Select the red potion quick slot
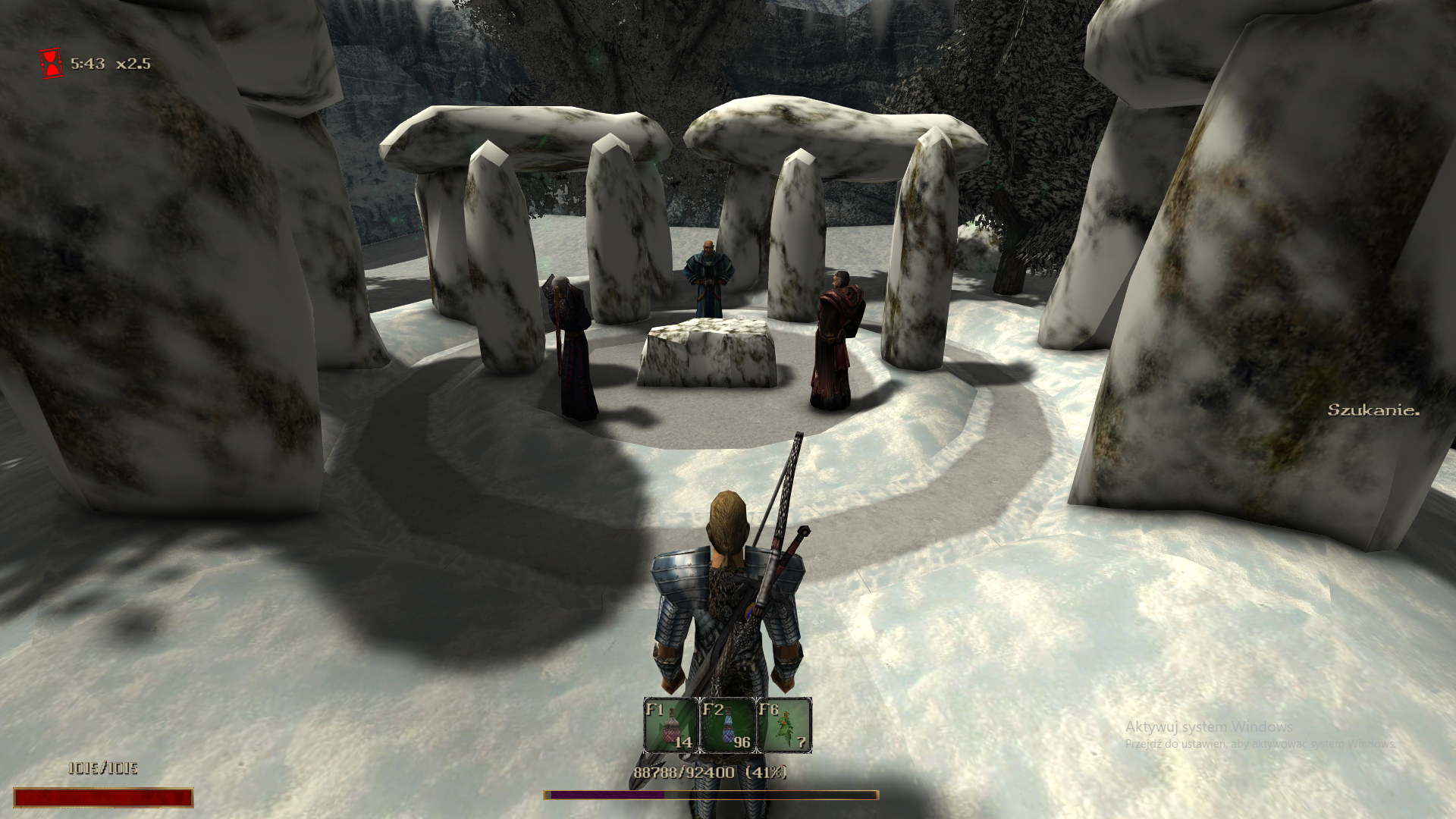 point(670,726)
